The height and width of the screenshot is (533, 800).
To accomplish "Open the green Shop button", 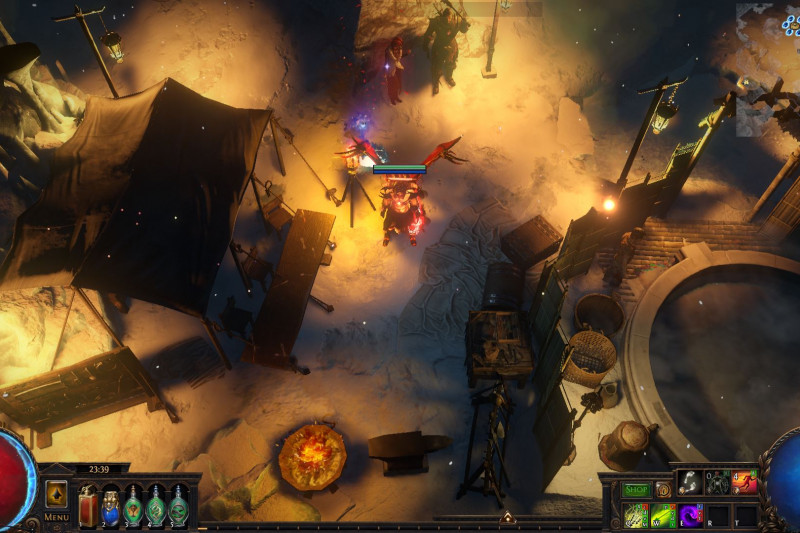I will [x=636, y=490].
